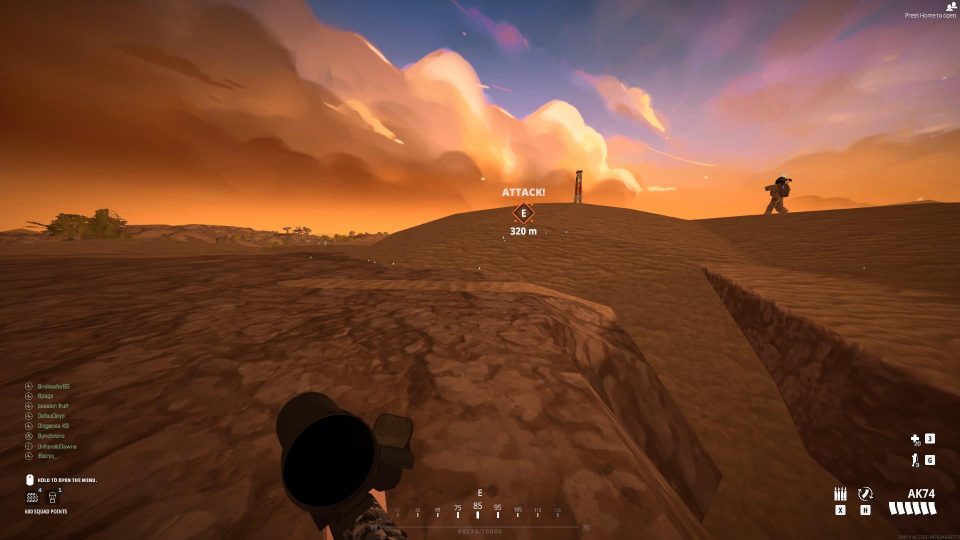
Task: Select squad member 'passion fruit' in list
Action: (54, 406)
